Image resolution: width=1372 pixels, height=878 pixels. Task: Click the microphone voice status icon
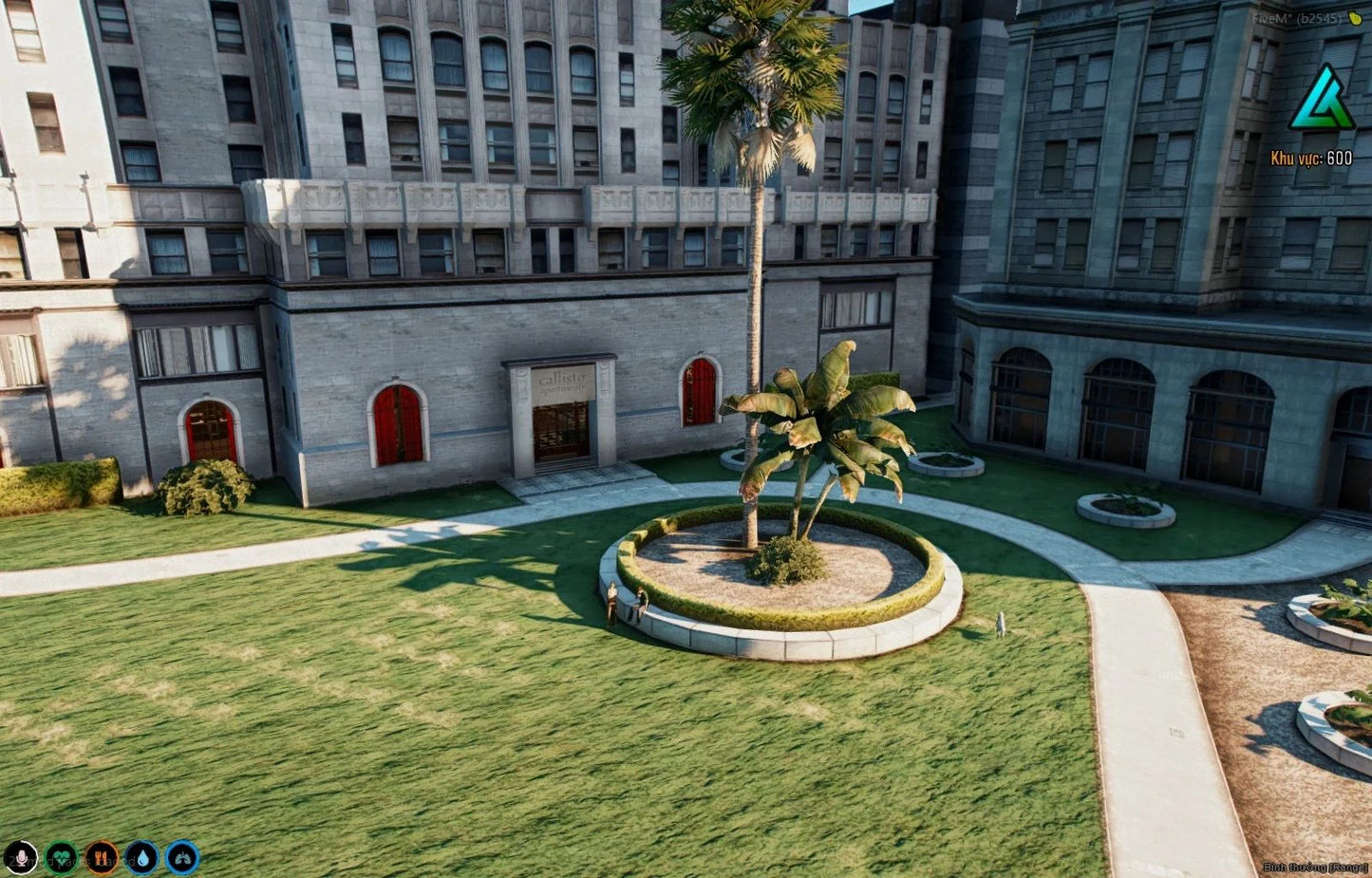tap(20, 858)
